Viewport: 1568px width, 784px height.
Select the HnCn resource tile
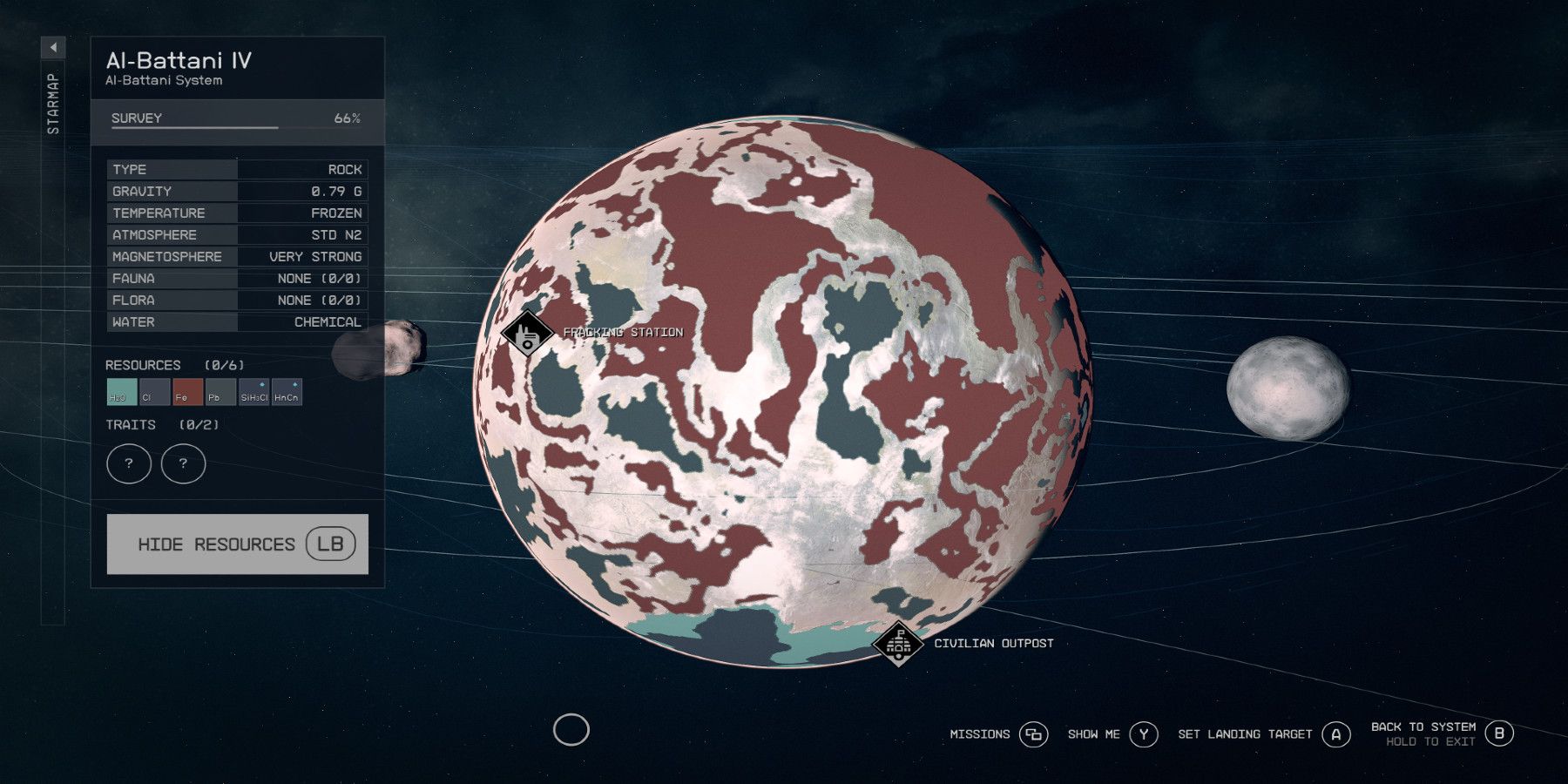[x=286, y=393]
